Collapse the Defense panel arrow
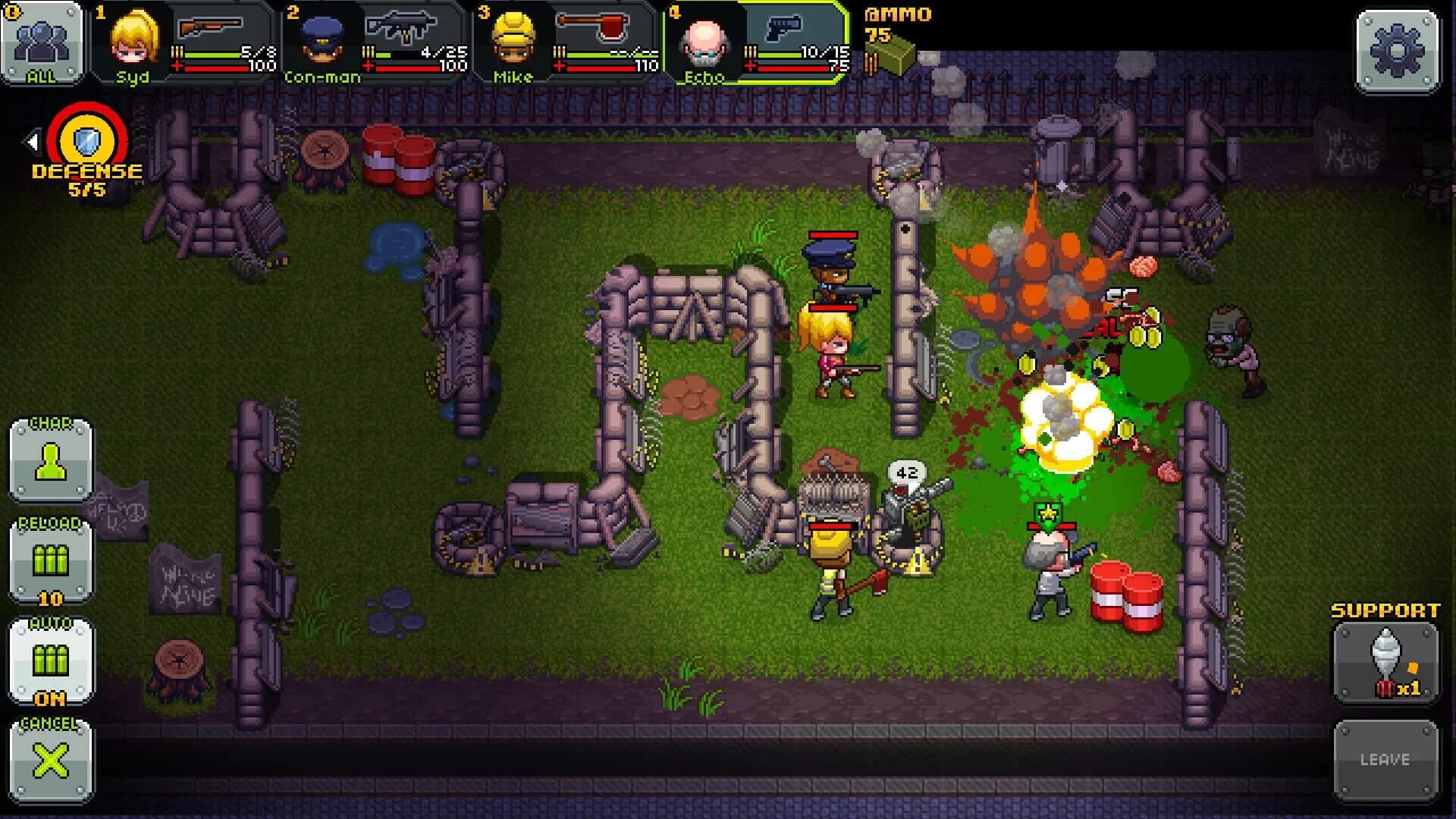Screen dimensions: 1456x819 (x=31, y=140)
